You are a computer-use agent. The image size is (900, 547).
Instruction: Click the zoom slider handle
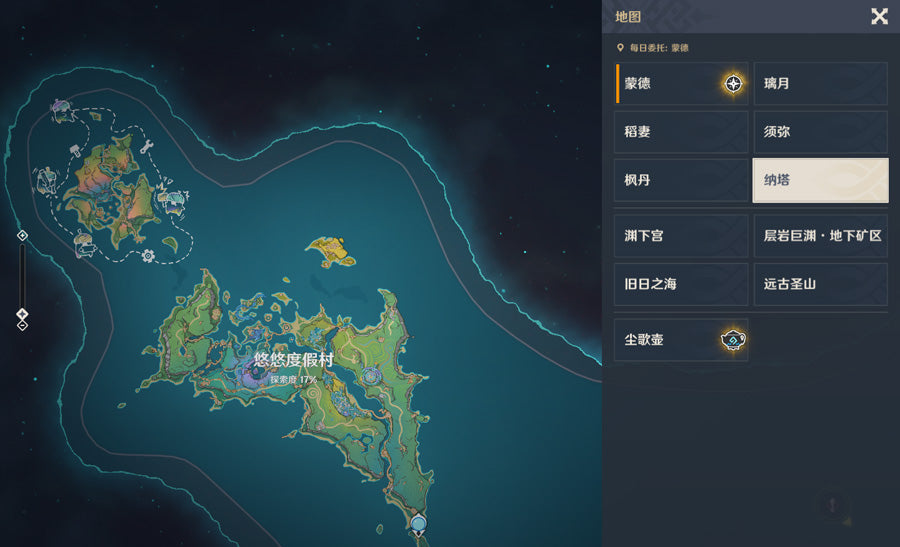click(x=22, y=314)
